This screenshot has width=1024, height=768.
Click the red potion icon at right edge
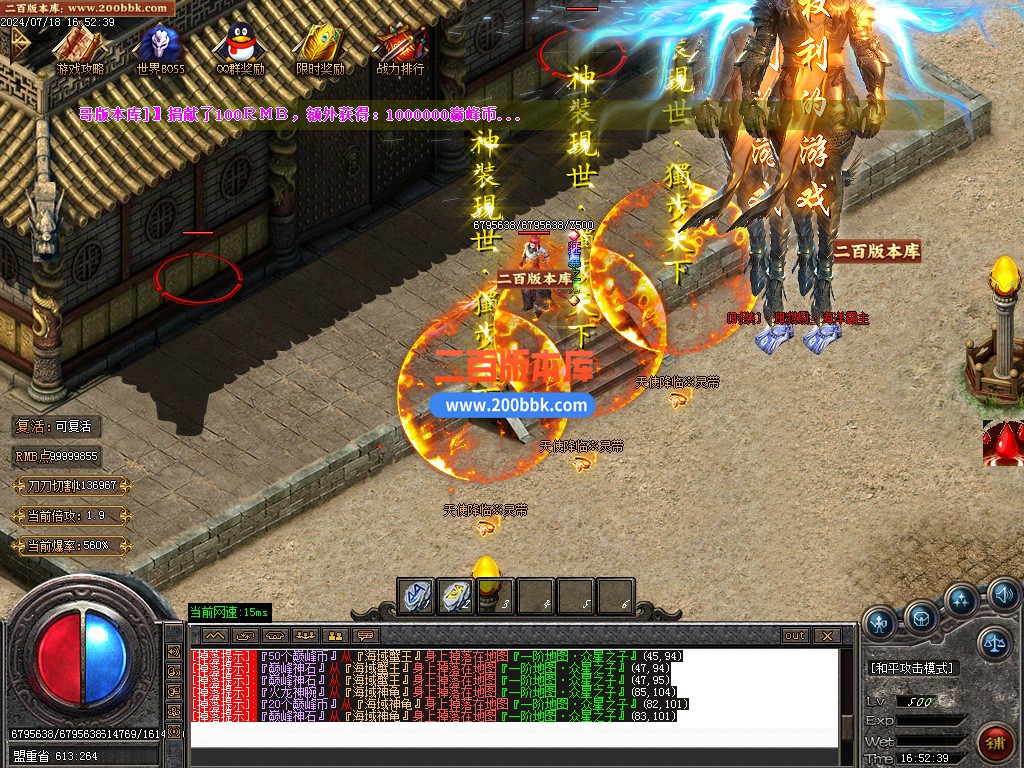coord(1003,443)
